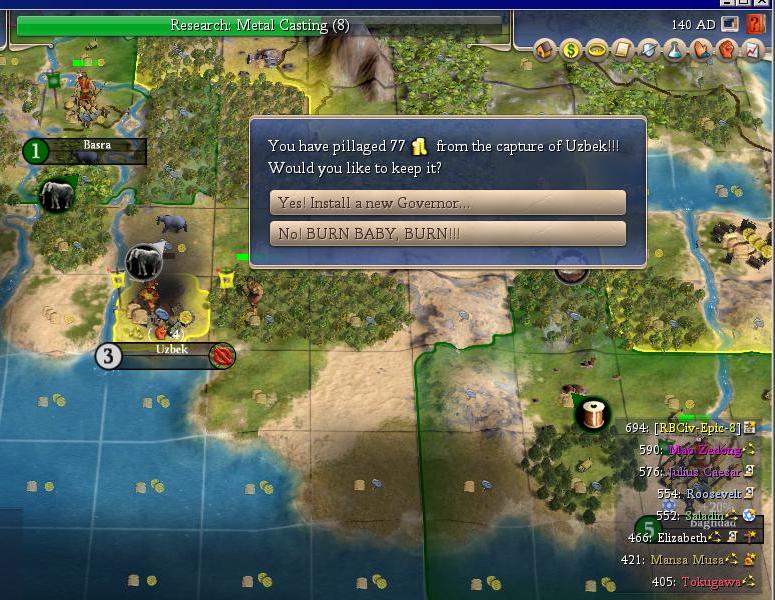Open the Financial Advisor dollar icon
This screenshot has width=775, height=600.
tap(572, 49)
